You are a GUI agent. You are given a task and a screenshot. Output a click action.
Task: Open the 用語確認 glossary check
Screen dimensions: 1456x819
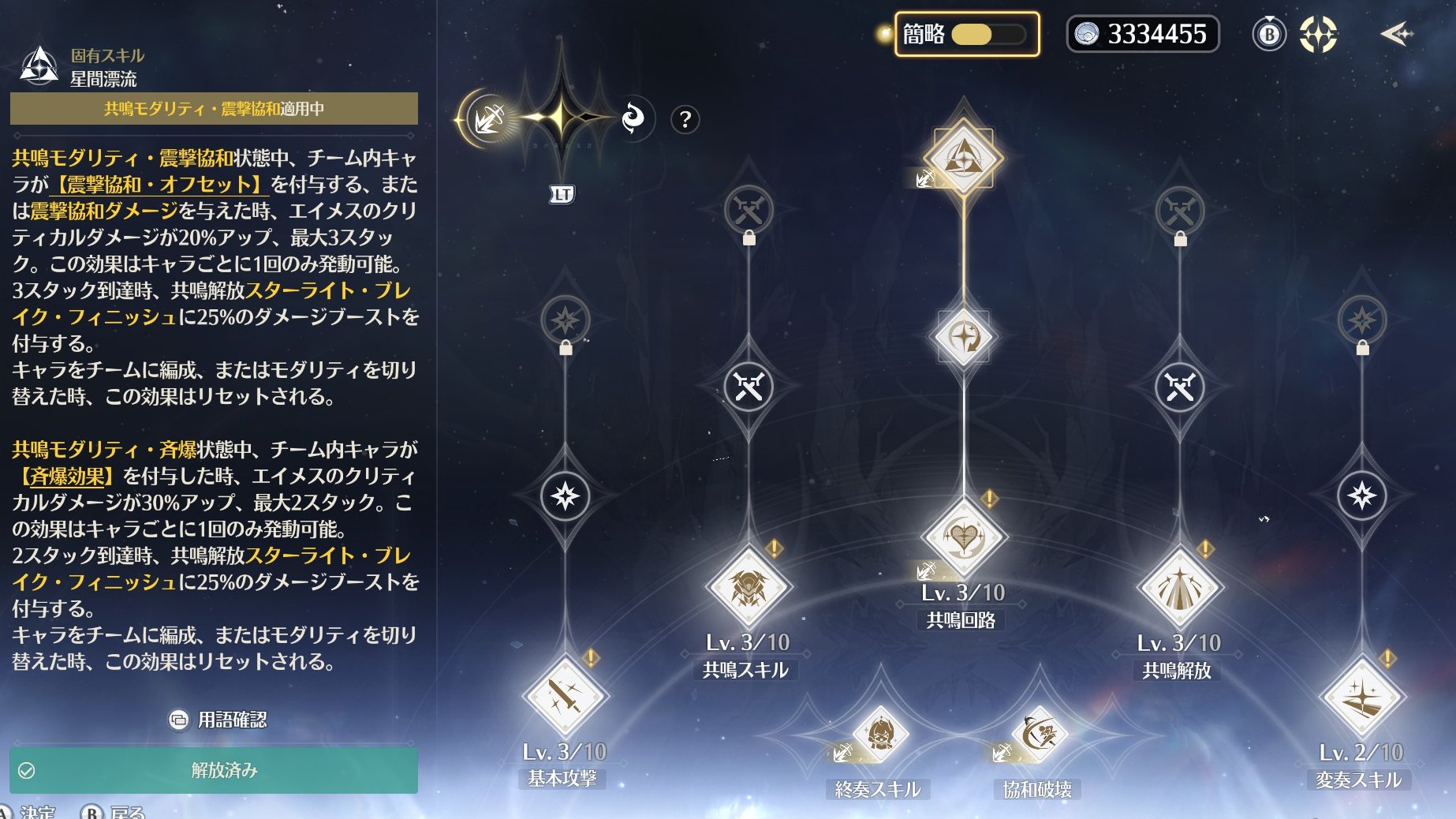pos(219,720)
